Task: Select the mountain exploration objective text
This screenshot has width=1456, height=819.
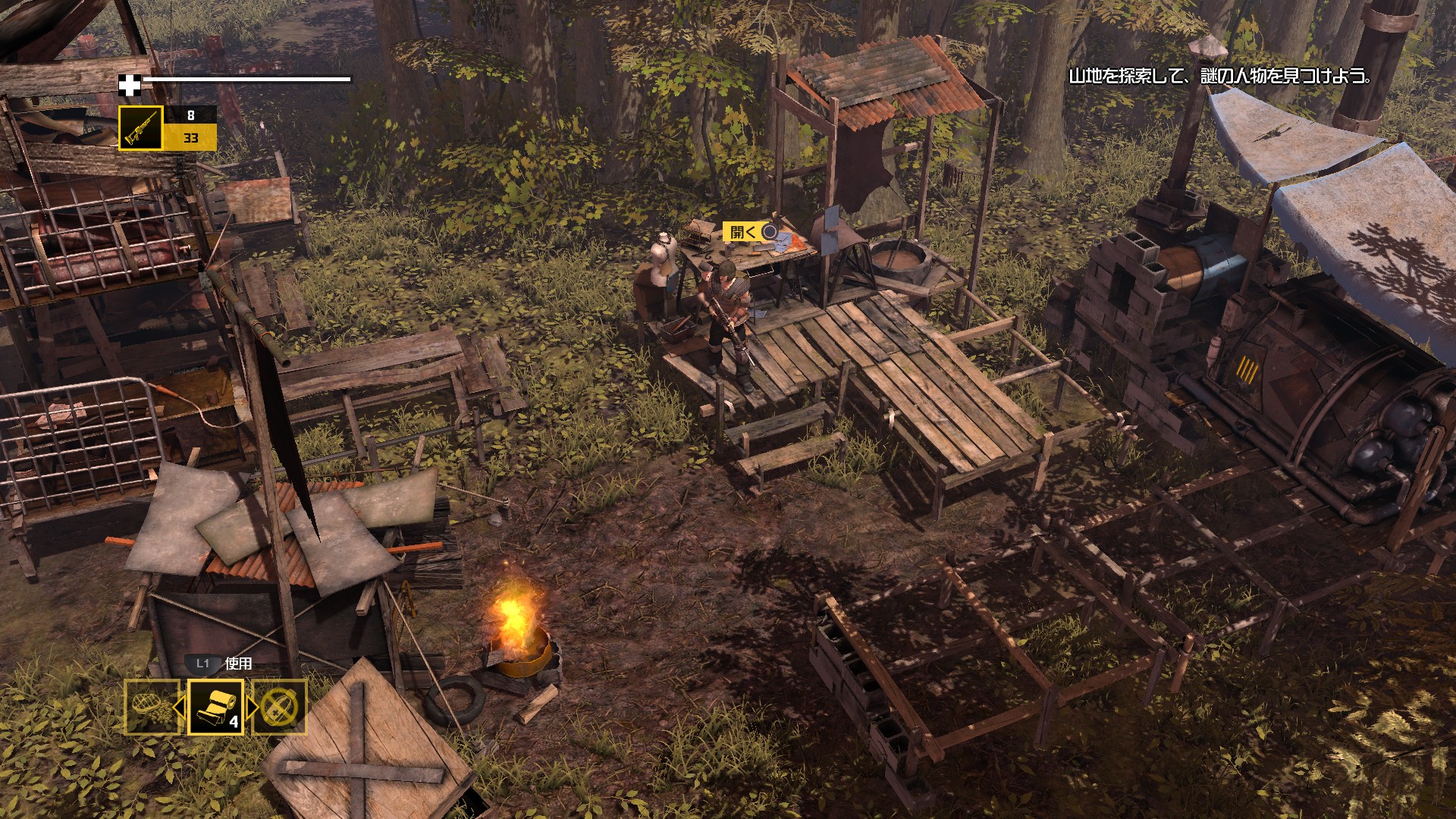Action: (x=1219, y=77)
